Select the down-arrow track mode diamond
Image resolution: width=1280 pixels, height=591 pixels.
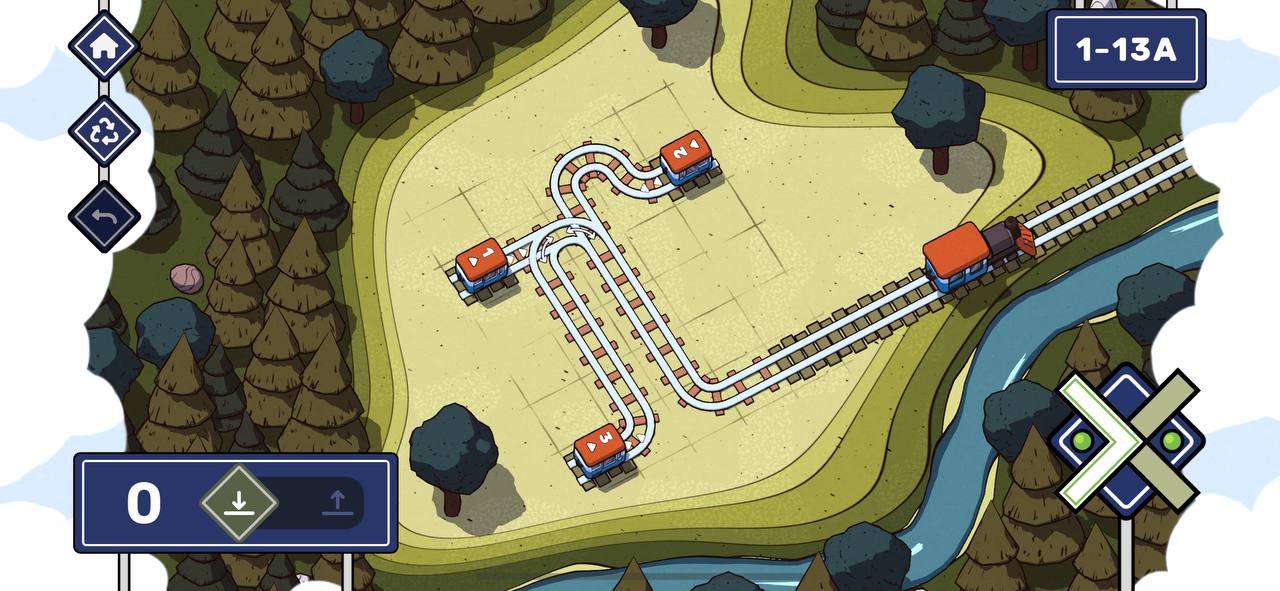click(x=238, y=502)
